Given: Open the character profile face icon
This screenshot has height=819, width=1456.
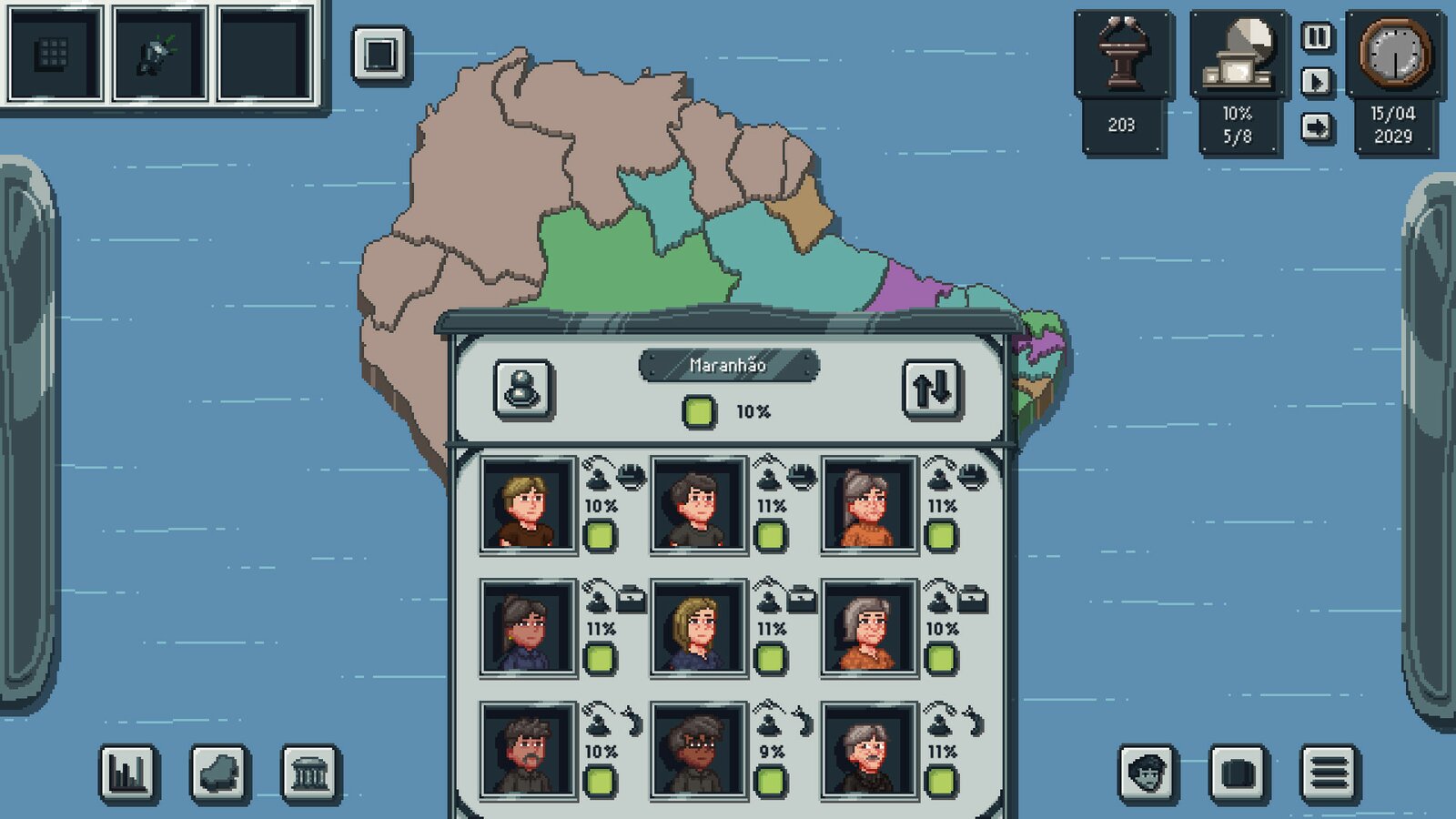Looking at the screenshot, I should coord(1148,770).
